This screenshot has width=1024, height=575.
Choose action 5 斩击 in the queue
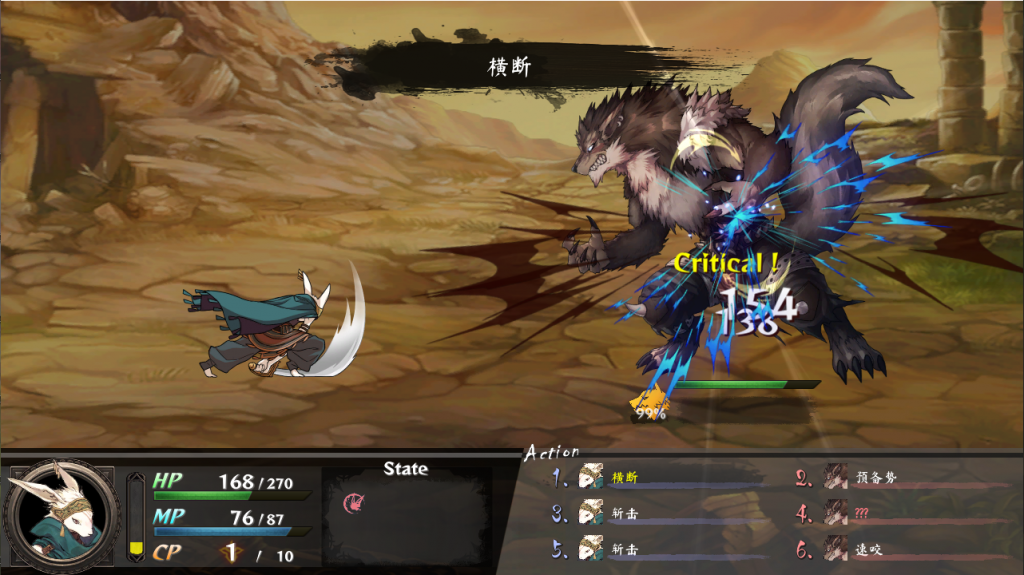click(624, 549)
